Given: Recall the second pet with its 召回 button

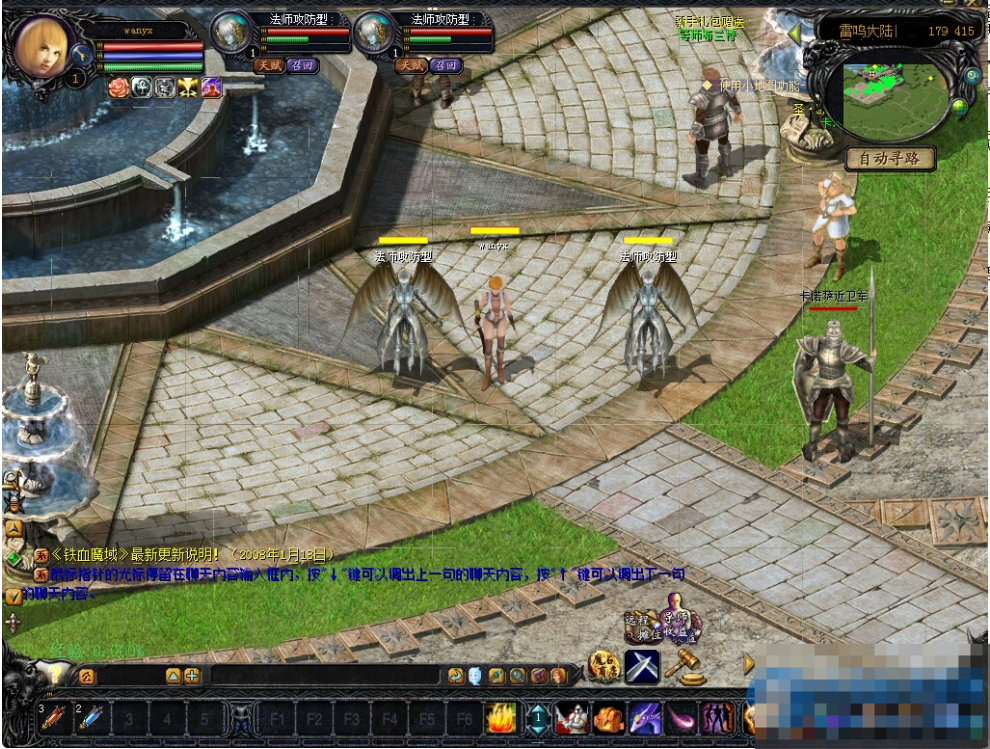Looking at the screenshot, I should (445, 65).
